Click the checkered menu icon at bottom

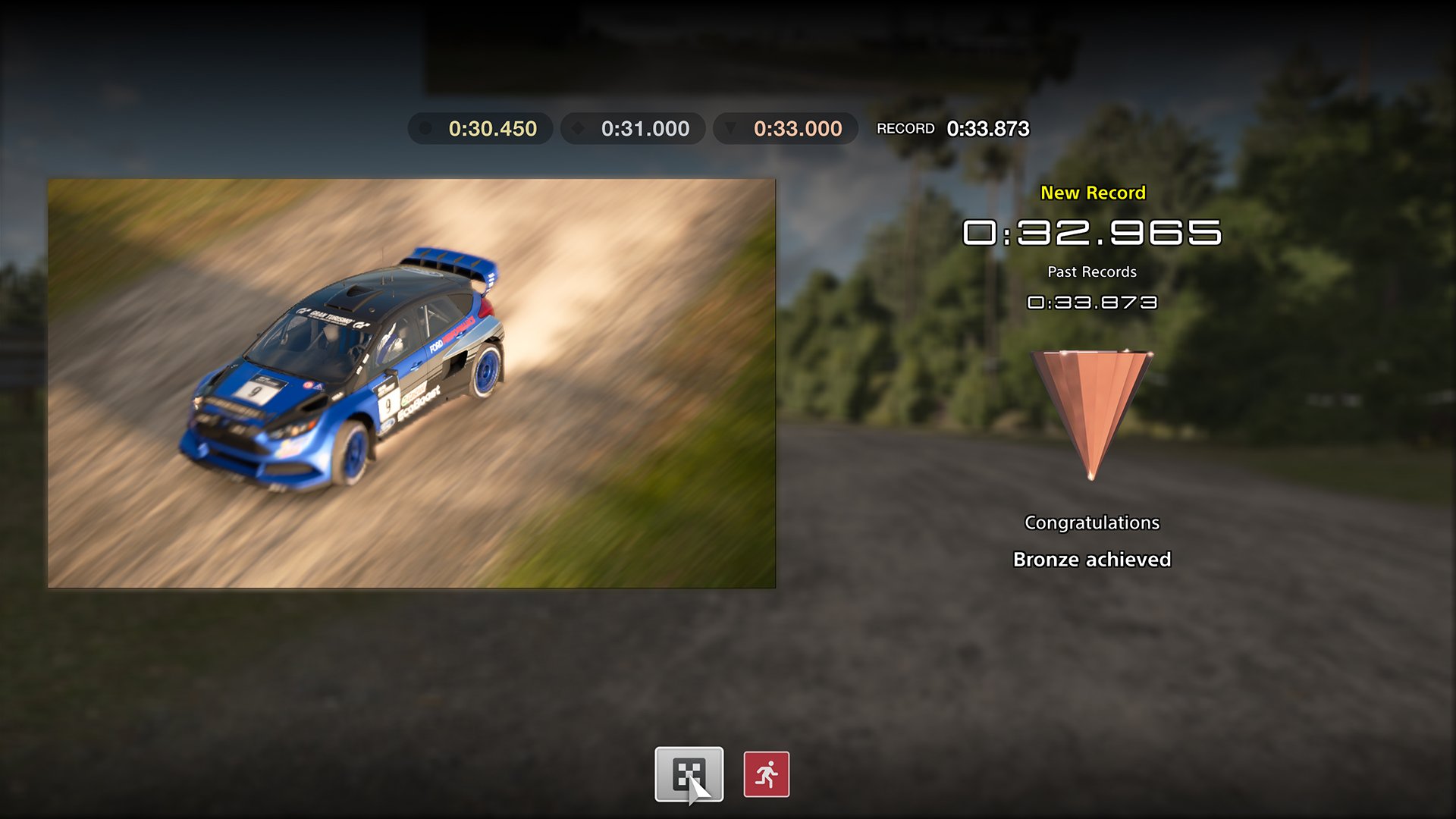click(689, 773)
